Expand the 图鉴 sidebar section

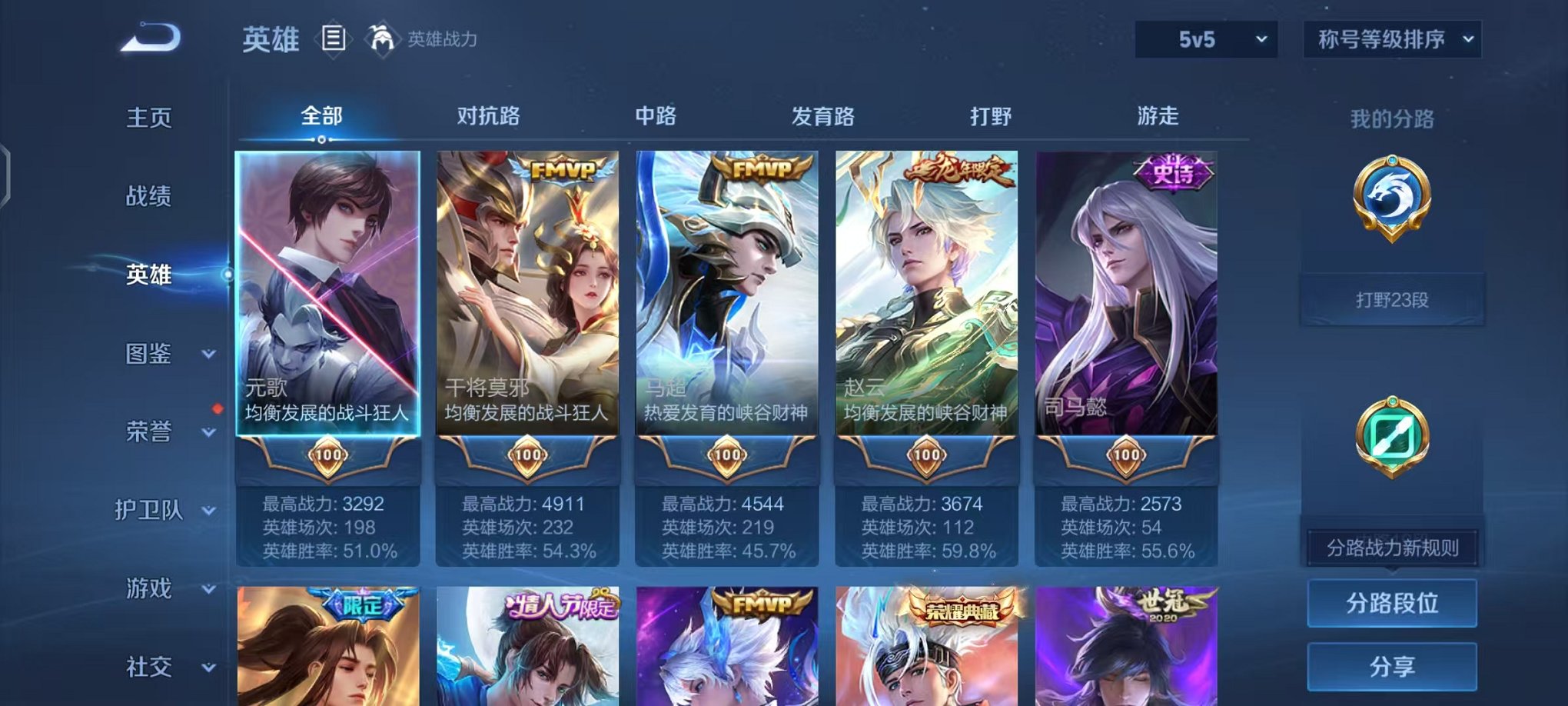coord(151,354)
